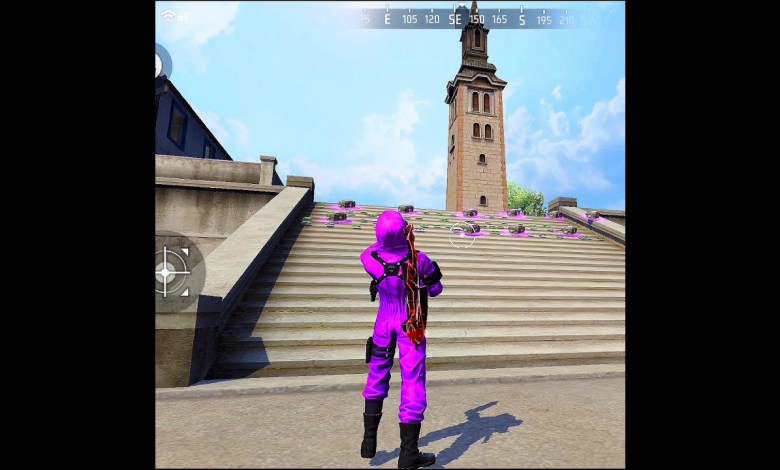
Task: Tap the crosshair fire button
Action: 173,272
